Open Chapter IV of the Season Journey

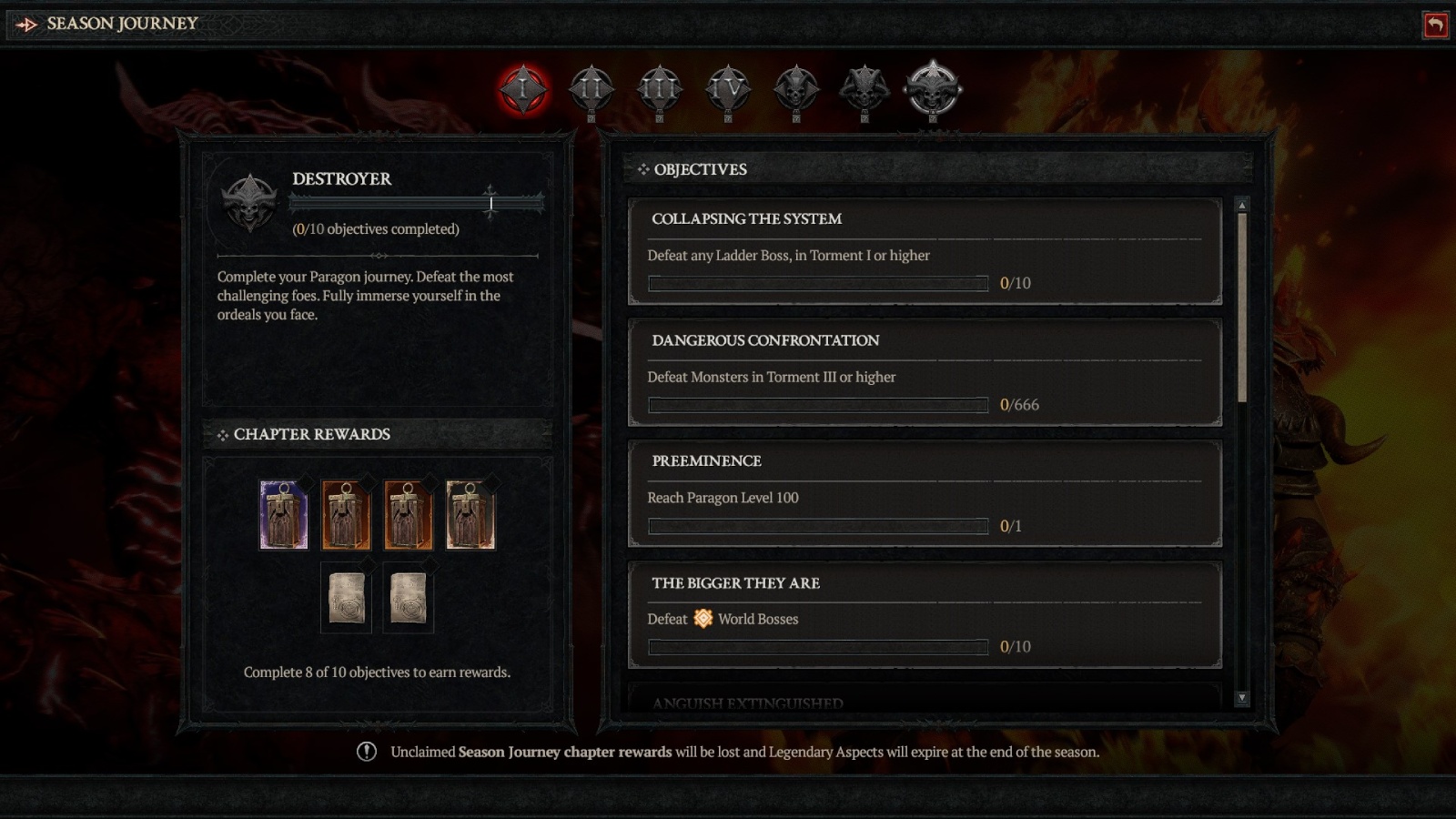coord(727,89)
